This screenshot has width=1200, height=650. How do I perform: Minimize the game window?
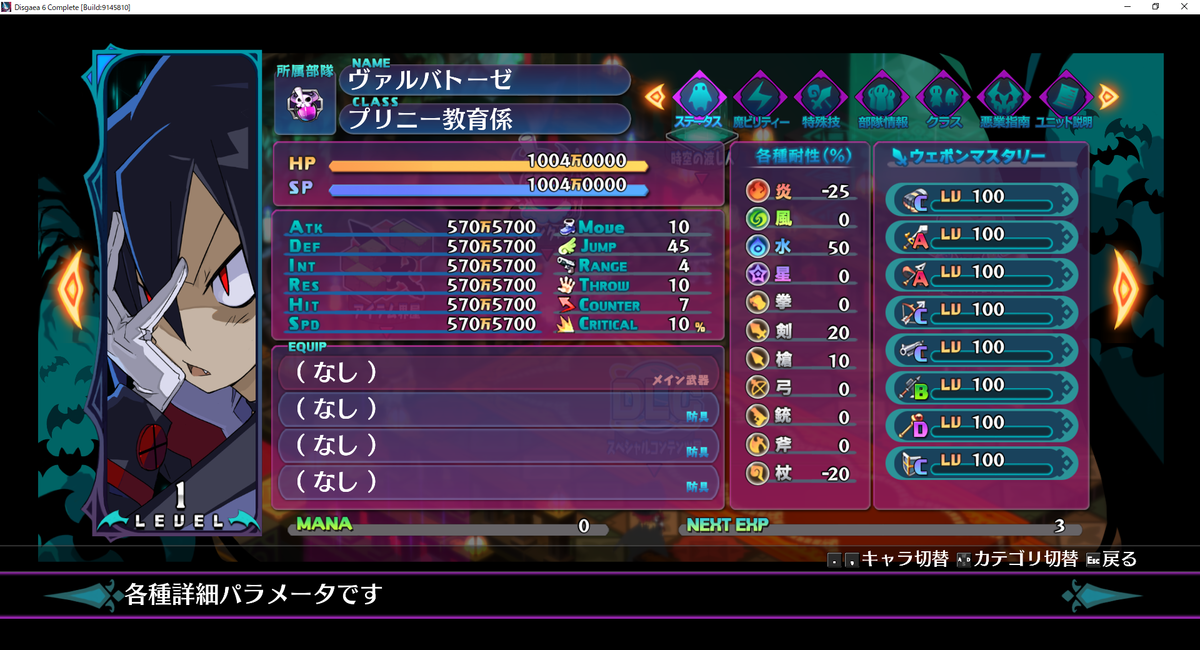[1128, 7]
